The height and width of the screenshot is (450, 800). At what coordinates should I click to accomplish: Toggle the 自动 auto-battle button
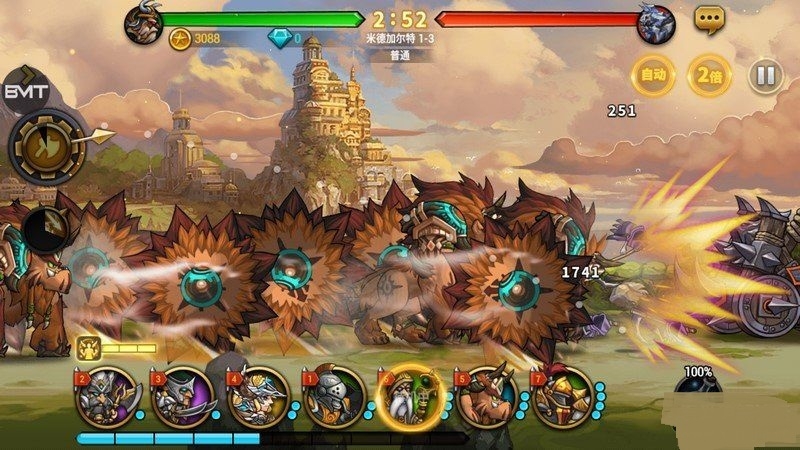pos(652,75)
